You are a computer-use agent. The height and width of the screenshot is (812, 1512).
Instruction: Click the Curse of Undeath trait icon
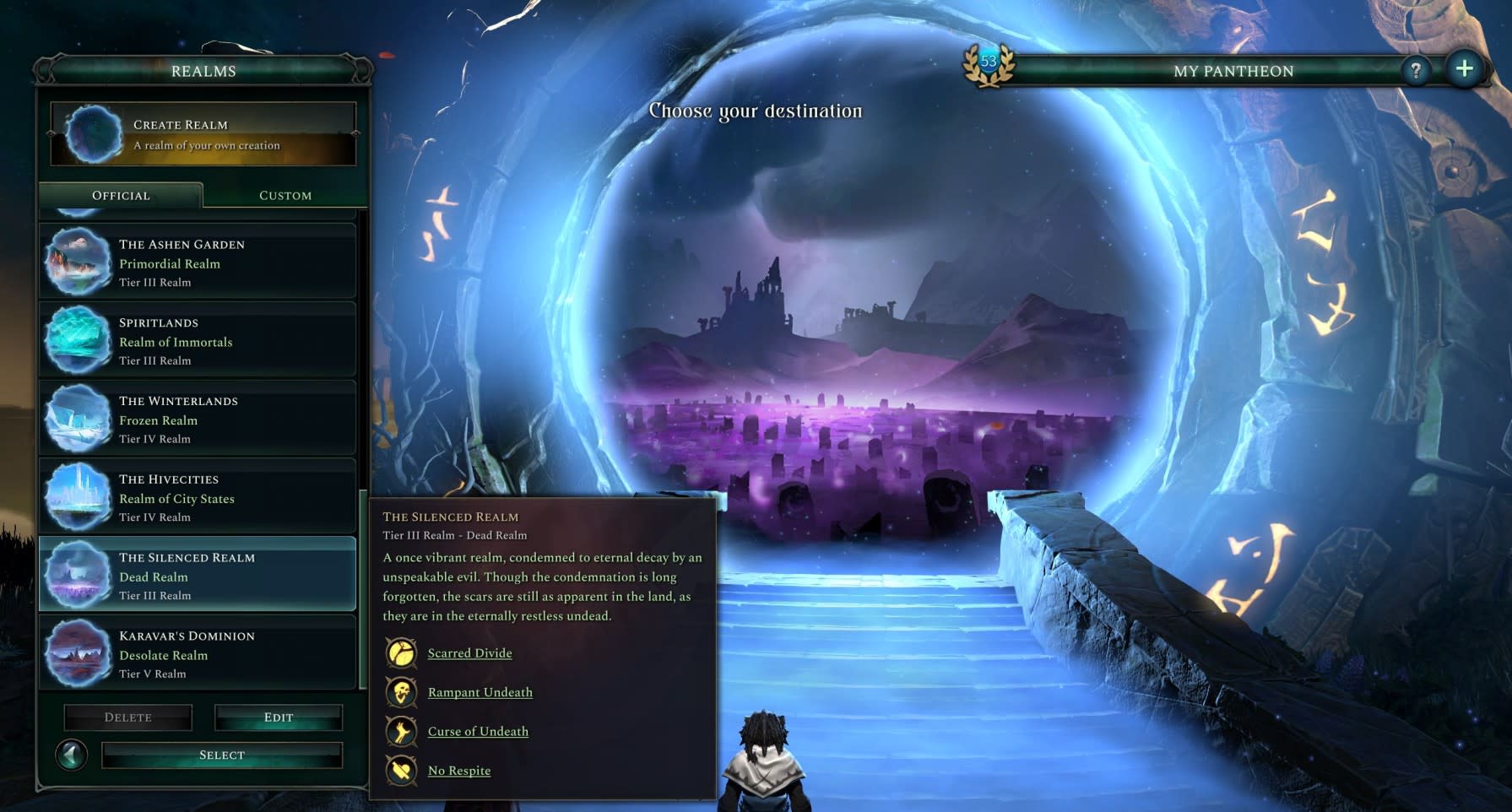tap(401, 731)
